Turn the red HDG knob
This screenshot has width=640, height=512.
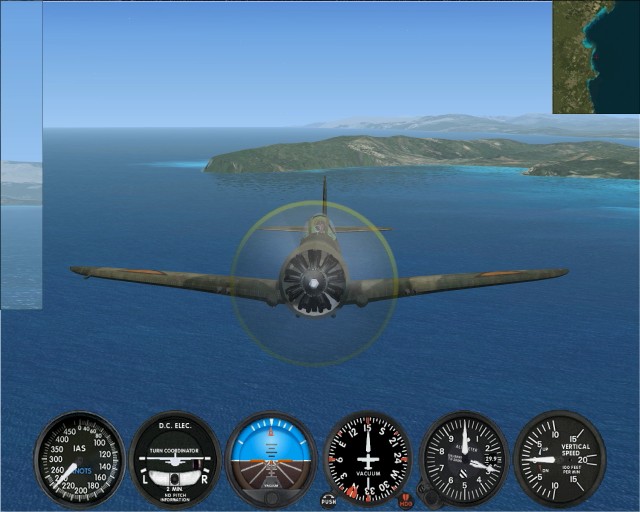405,497
